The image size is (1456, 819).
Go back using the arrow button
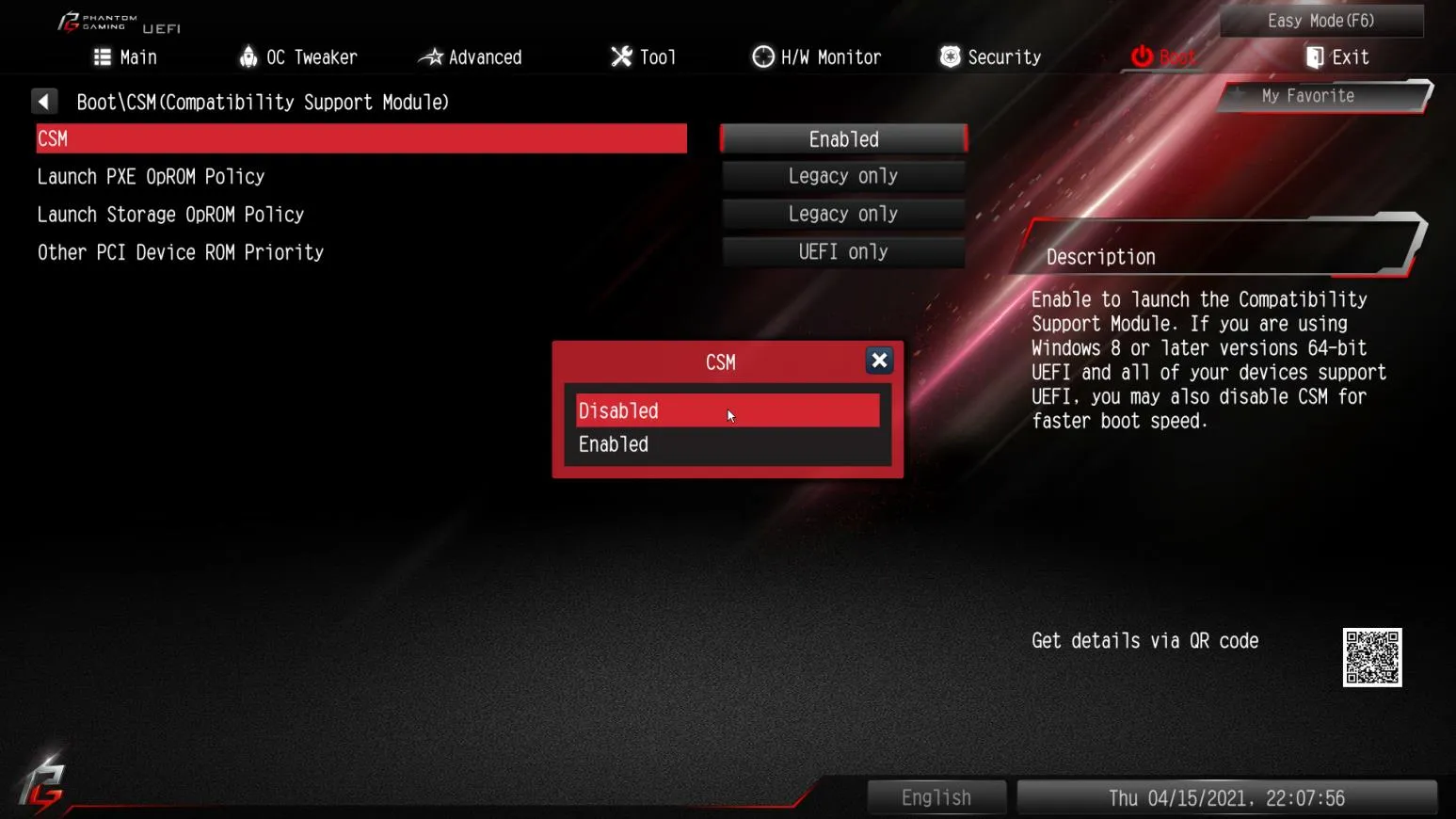pyautogui.click(x=44, y=102)
